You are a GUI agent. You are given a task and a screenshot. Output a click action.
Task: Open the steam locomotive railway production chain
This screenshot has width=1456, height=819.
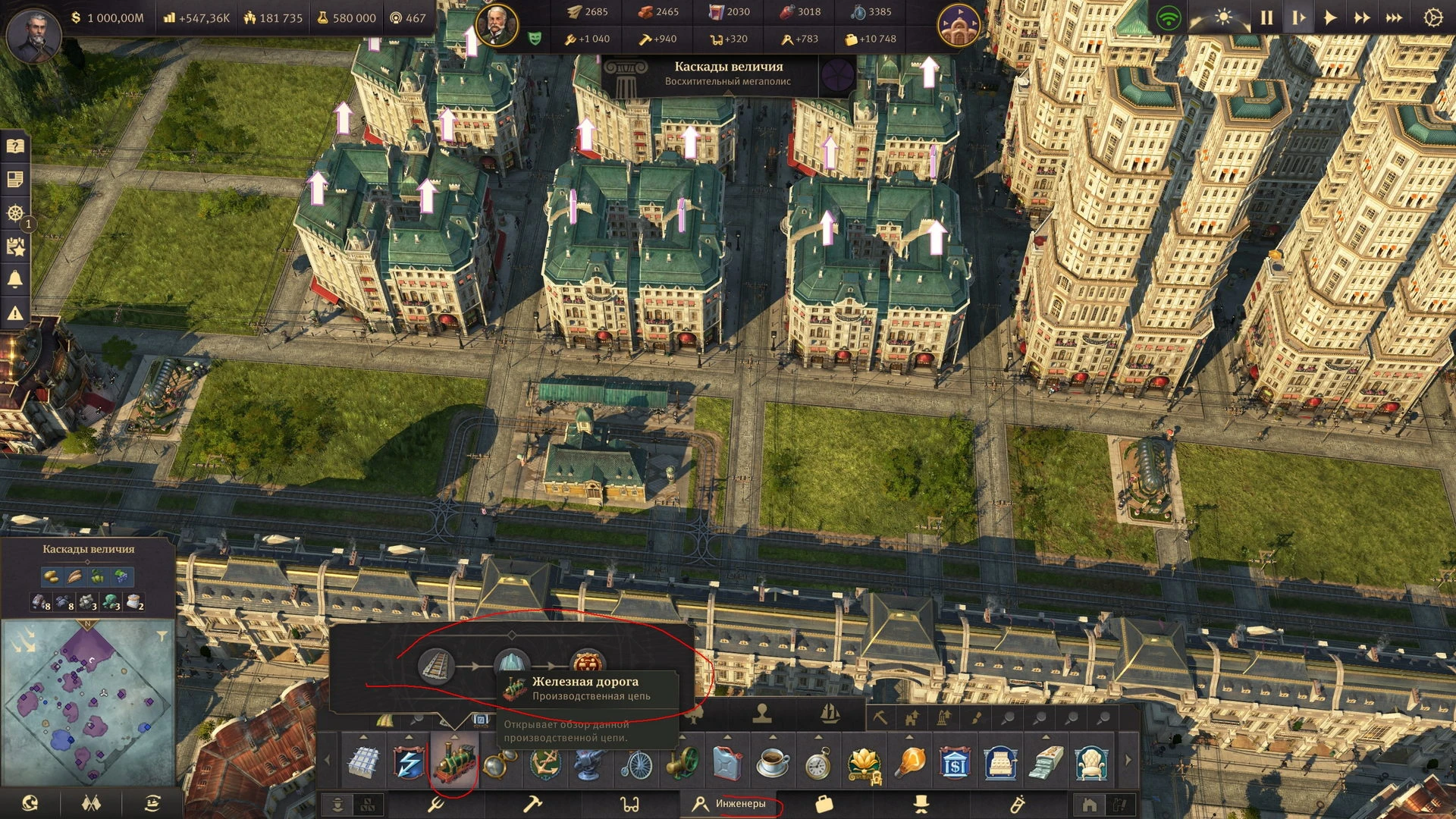(x=454, y=762)
